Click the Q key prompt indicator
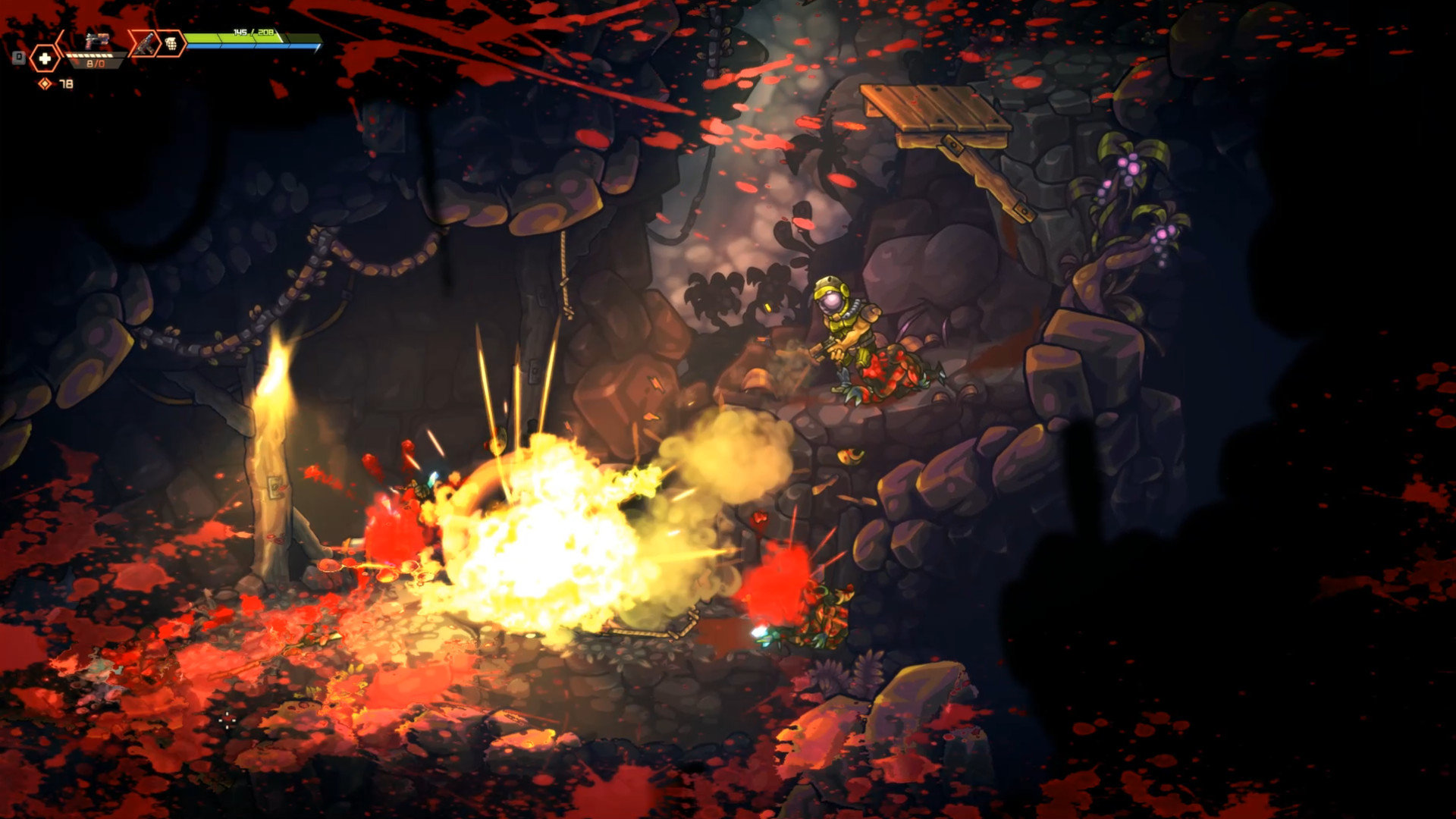 19,56
